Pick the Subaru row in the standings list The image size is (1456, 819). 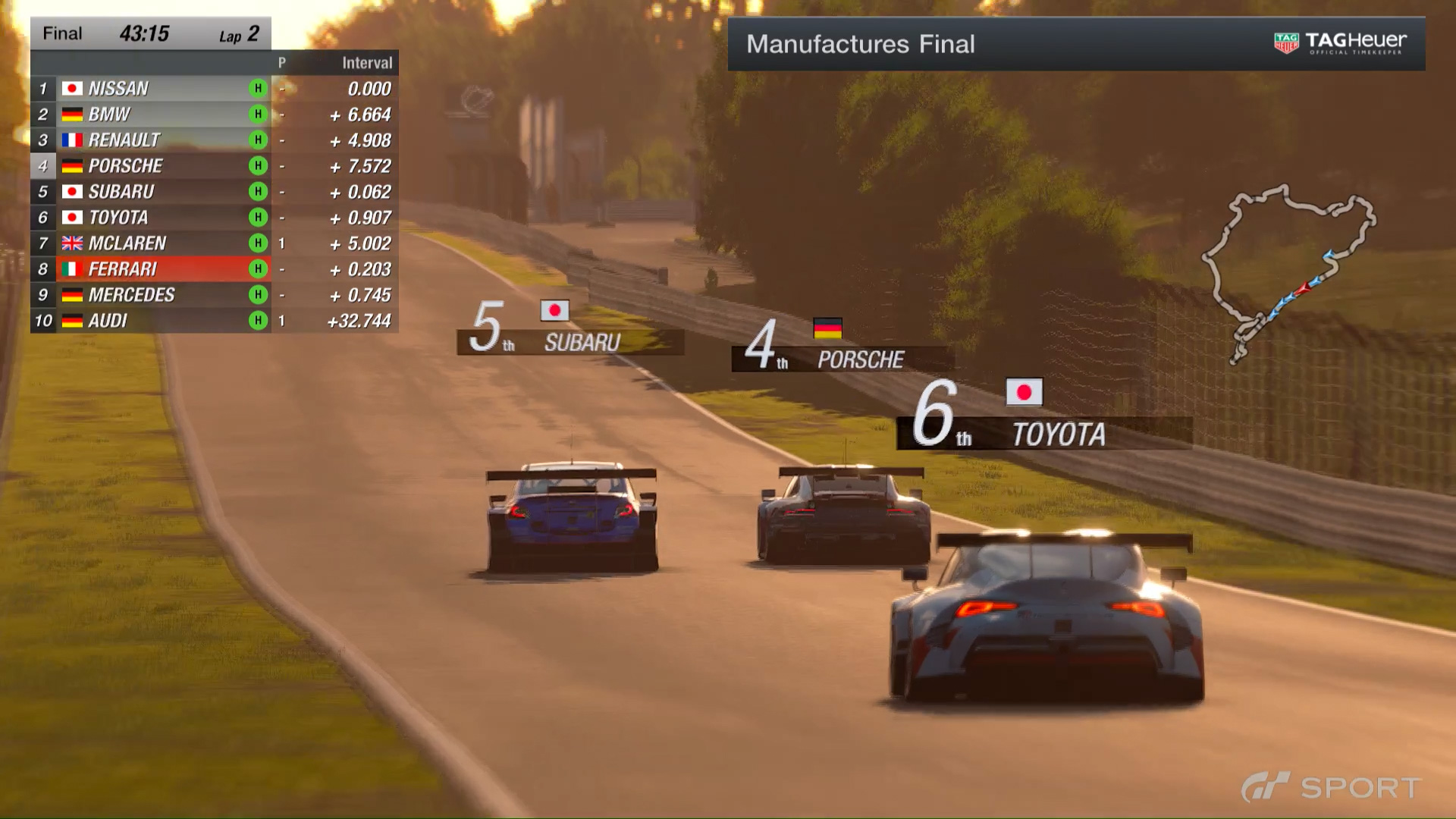point(212,192)
